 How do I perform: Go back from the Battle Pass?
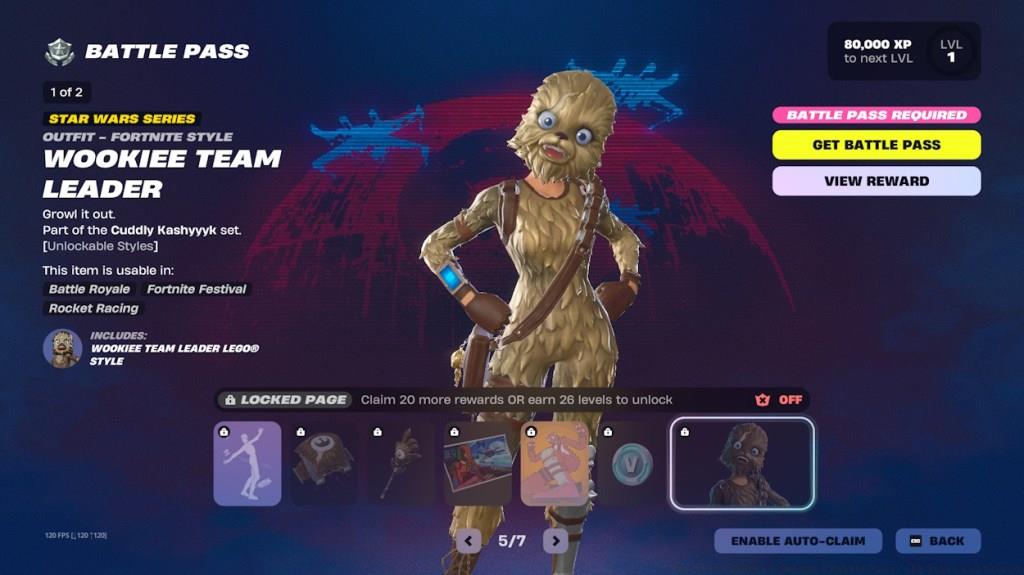[x=937, y=541]
